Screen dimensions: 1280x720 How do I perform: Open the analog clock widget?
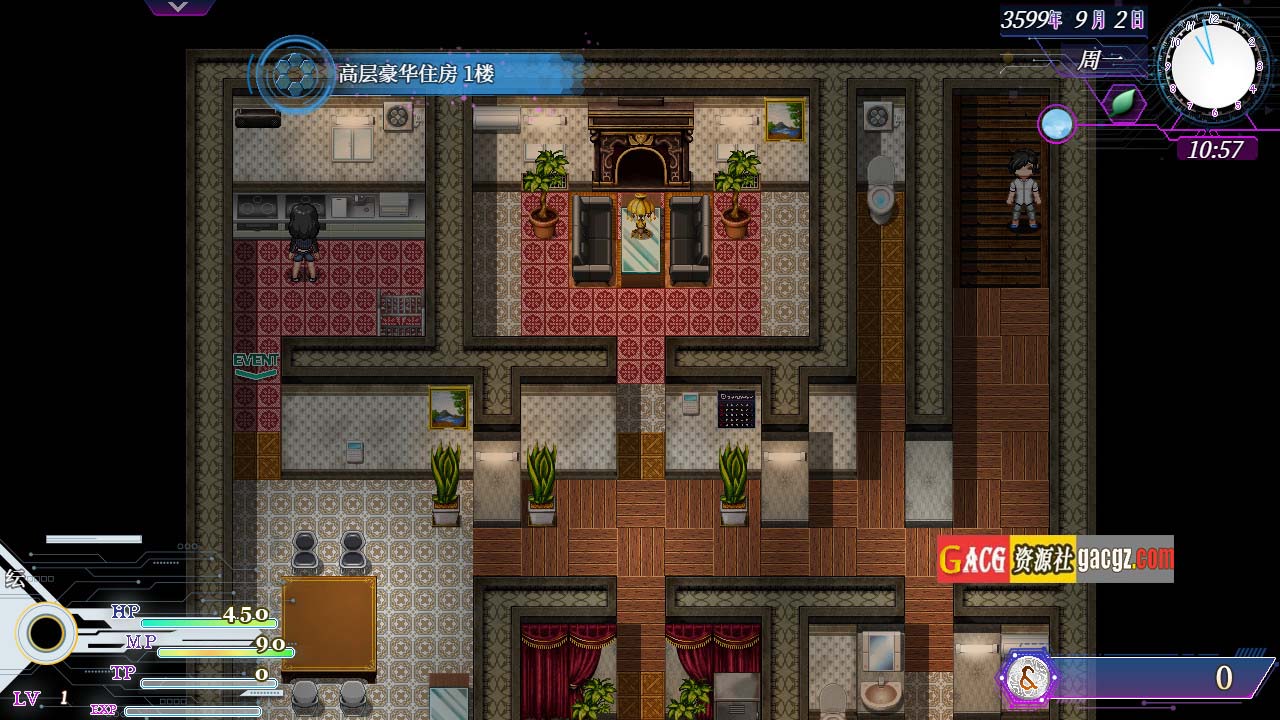coord(1213,65)
